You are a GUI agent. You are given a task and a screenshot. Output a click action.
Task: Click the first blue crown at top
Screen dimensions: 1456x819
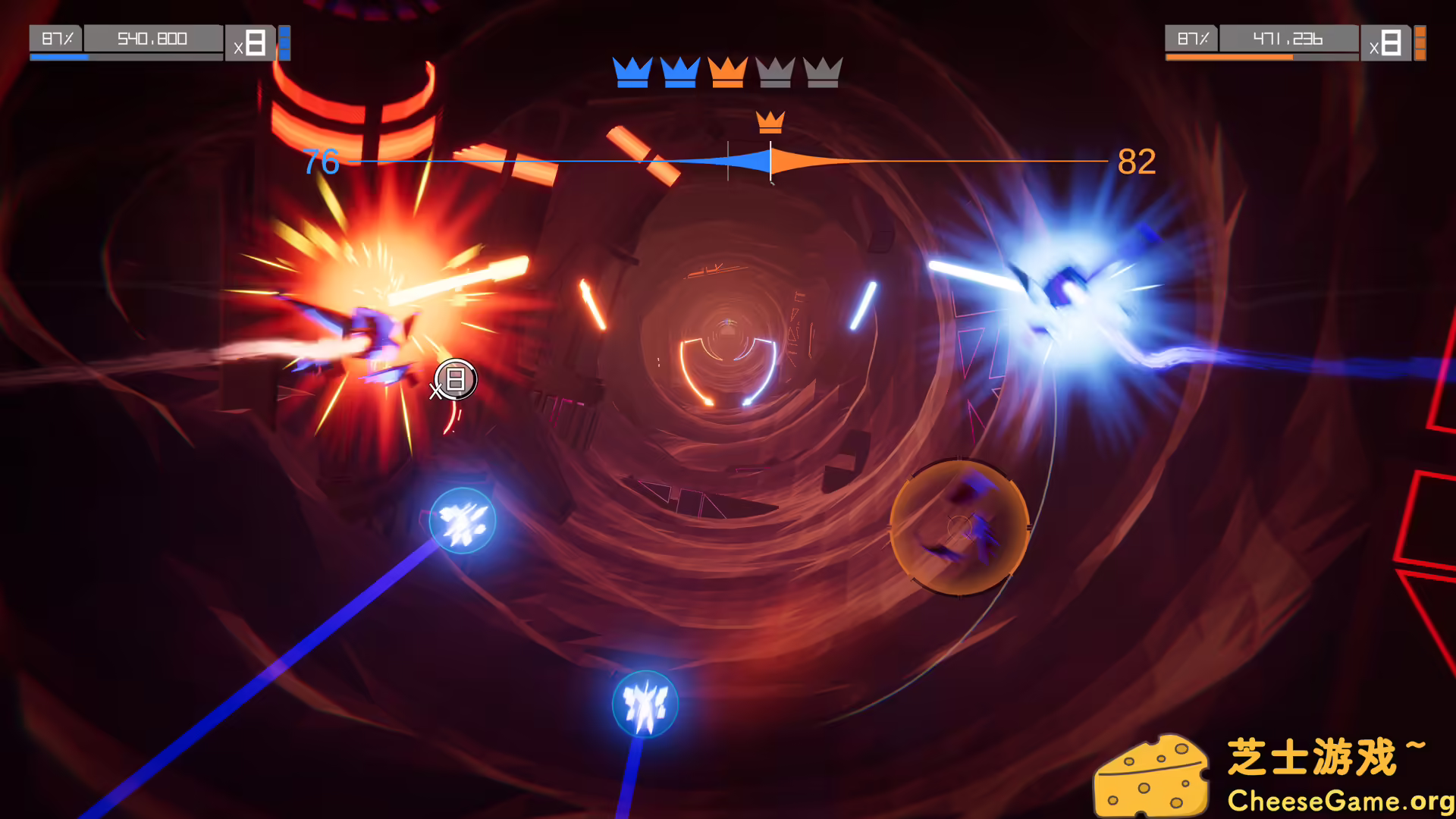point(631,74)
